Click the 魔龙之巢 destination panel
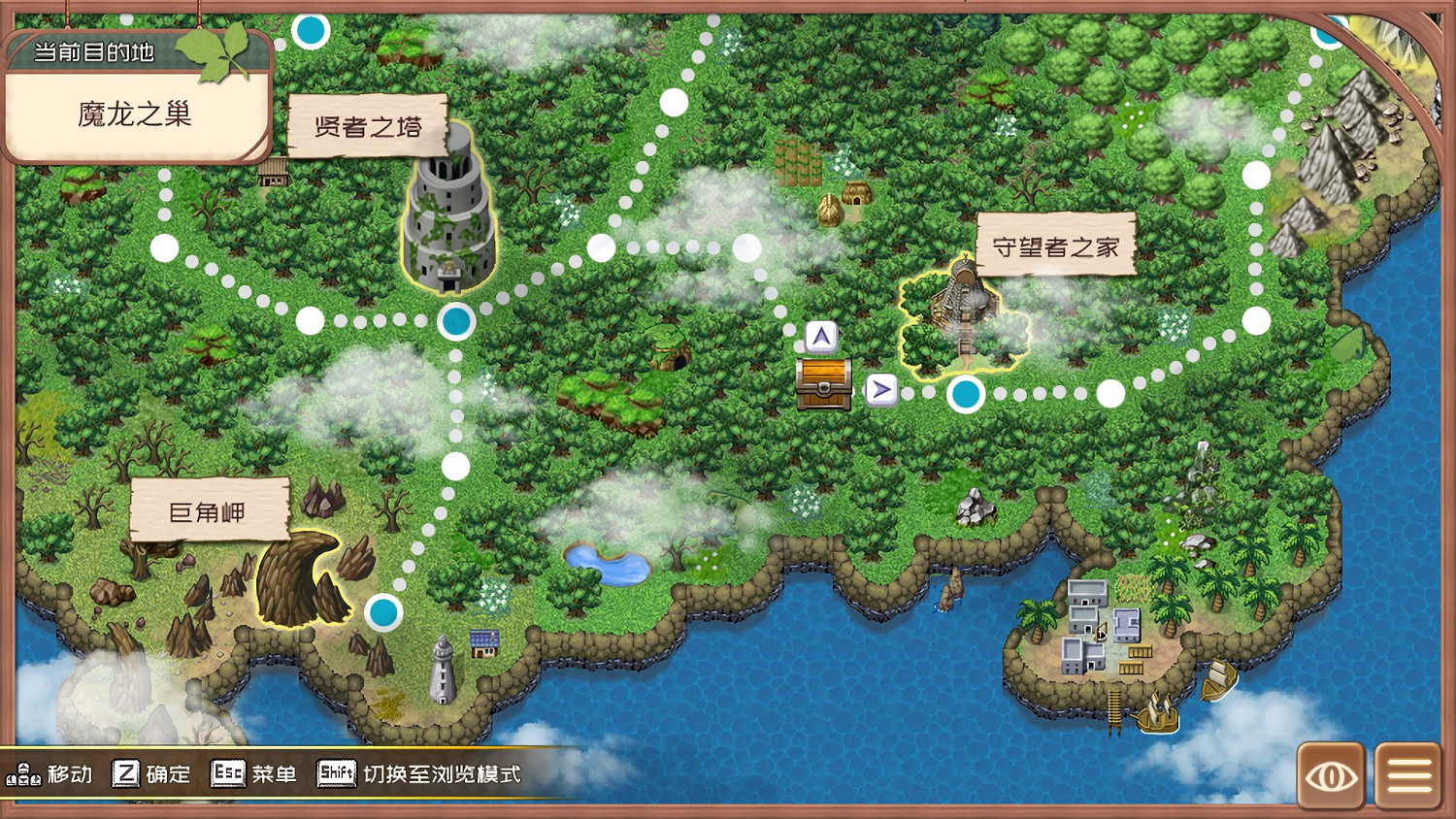This screenshot has width=1456, height=819. click(134, 114)
